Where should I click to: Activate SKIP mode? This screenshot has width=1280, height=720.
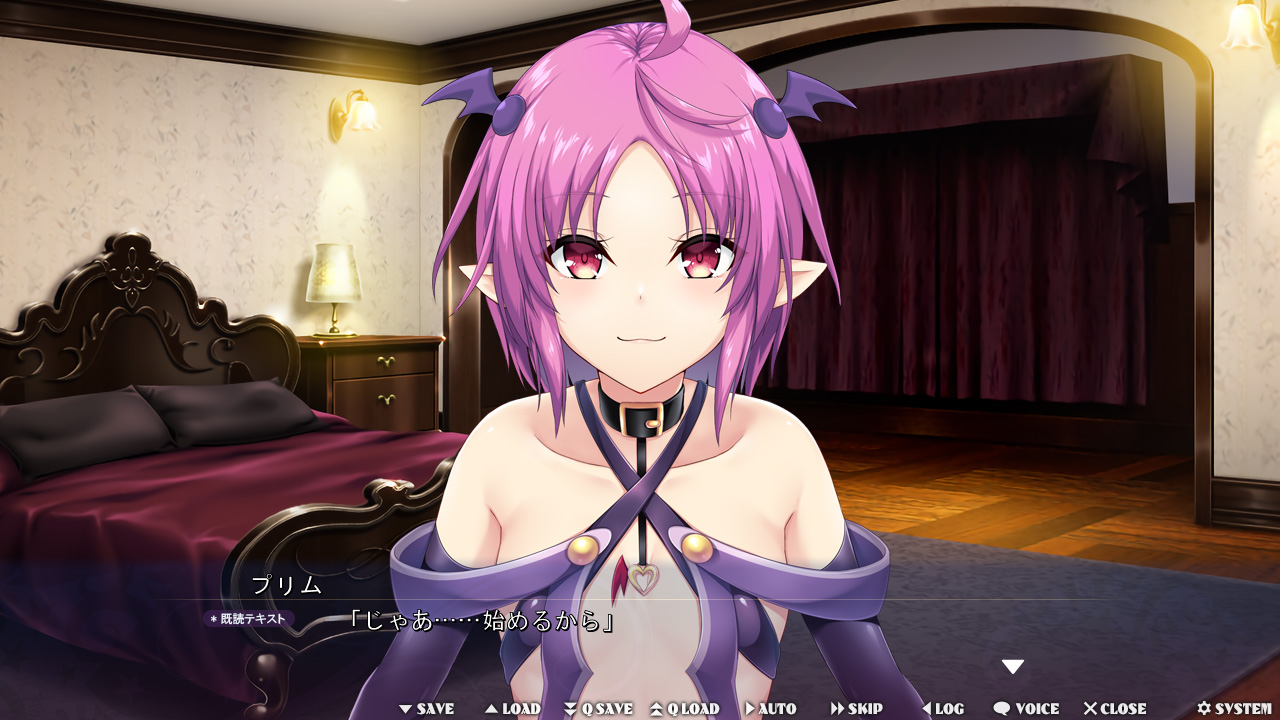pyautogui.click(x=857, y=709)
